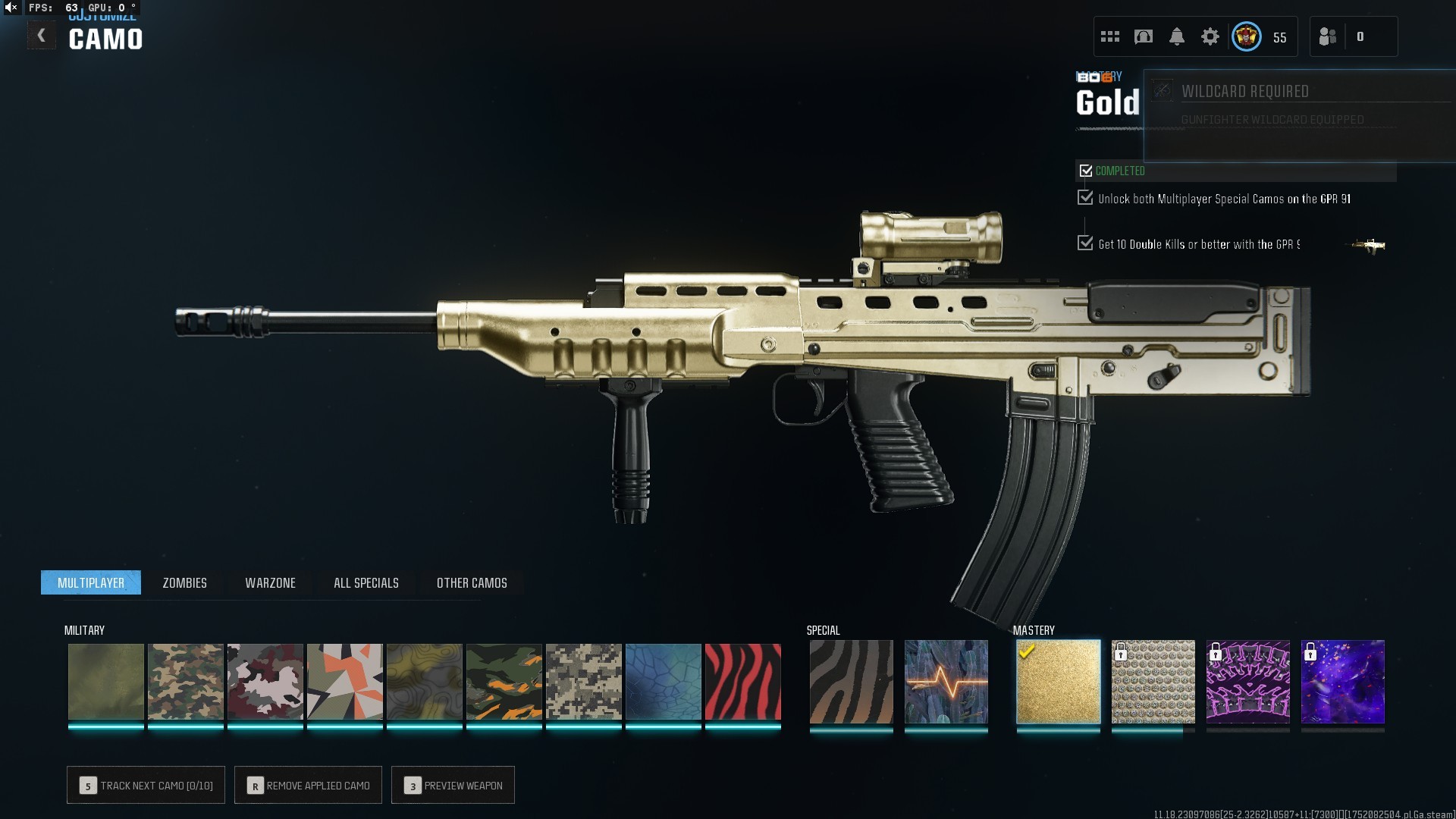Equip the Gold mastery camo

point(1058,681)
